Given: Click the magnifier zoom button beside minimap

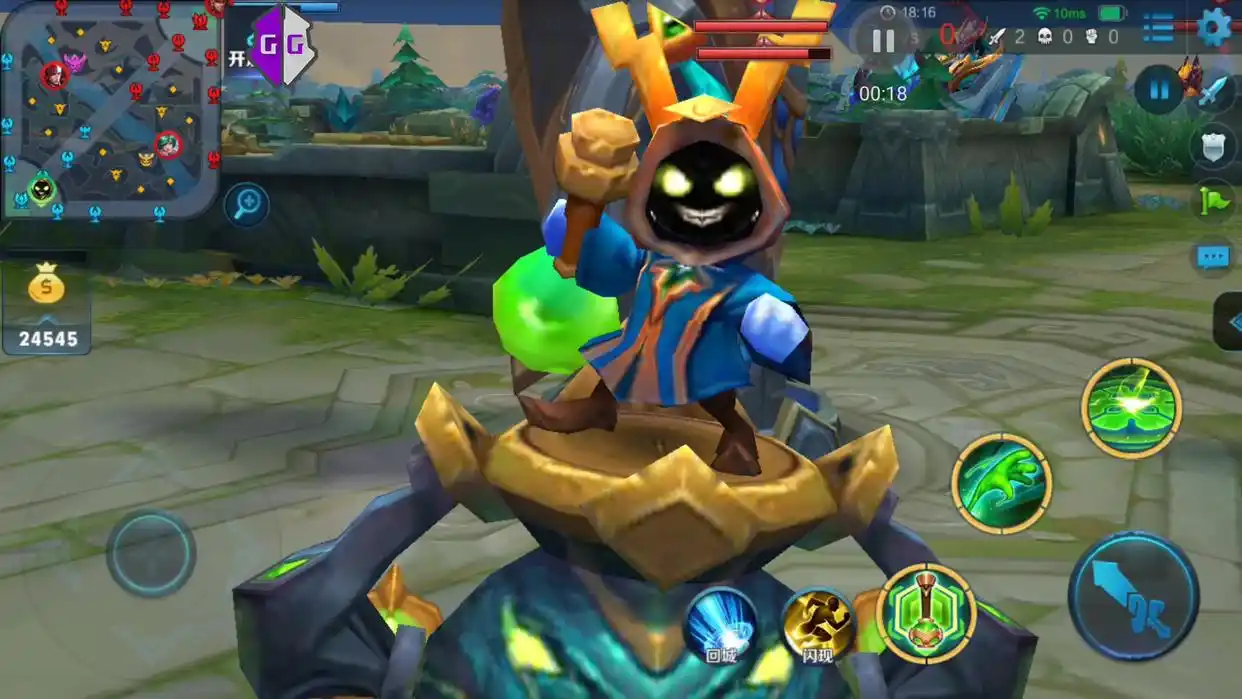Looking at the screenshot, I should coord(246,204).
